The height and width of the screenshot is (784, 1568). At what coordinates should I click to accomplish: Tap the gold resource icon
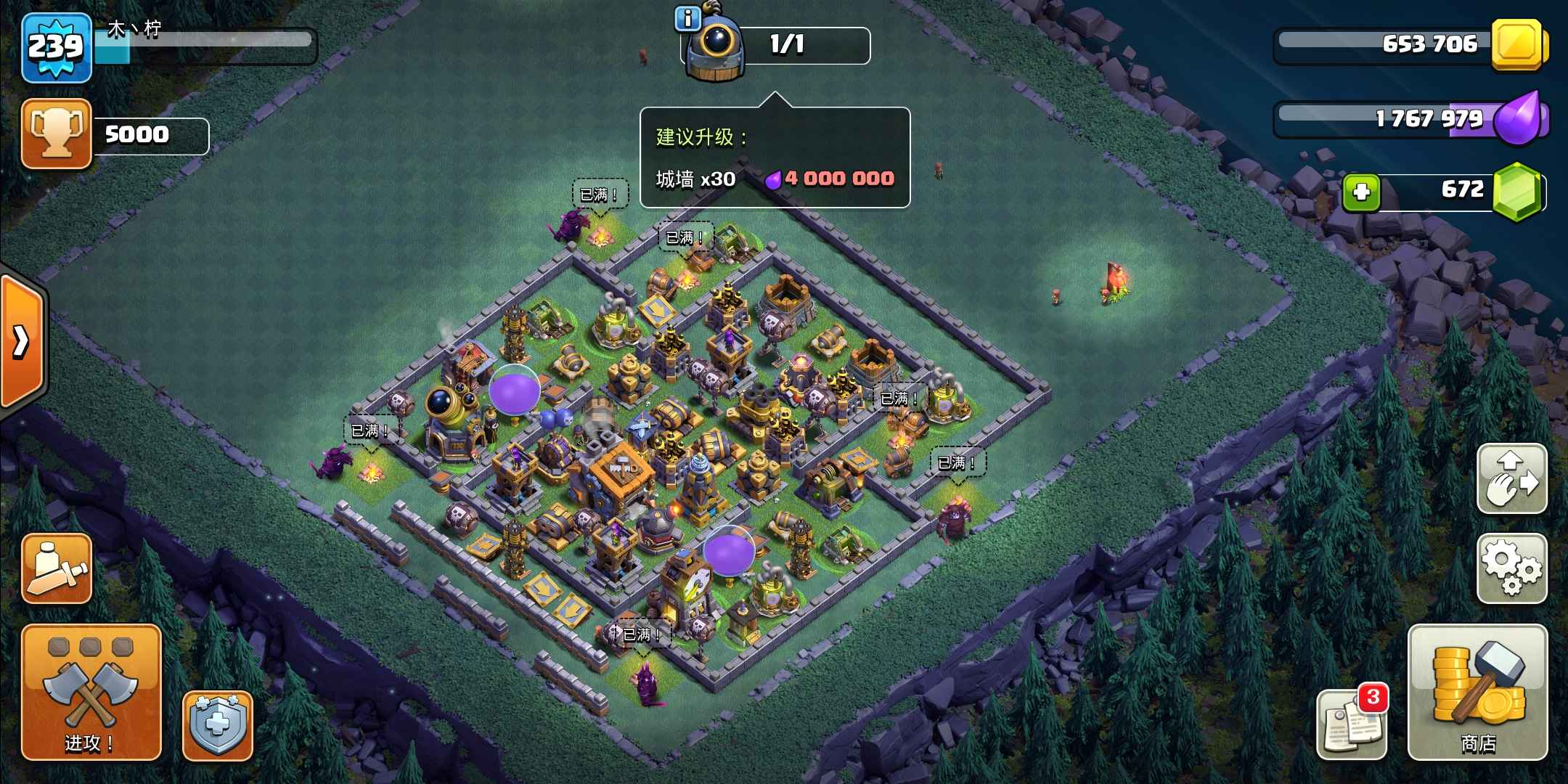1518,45
